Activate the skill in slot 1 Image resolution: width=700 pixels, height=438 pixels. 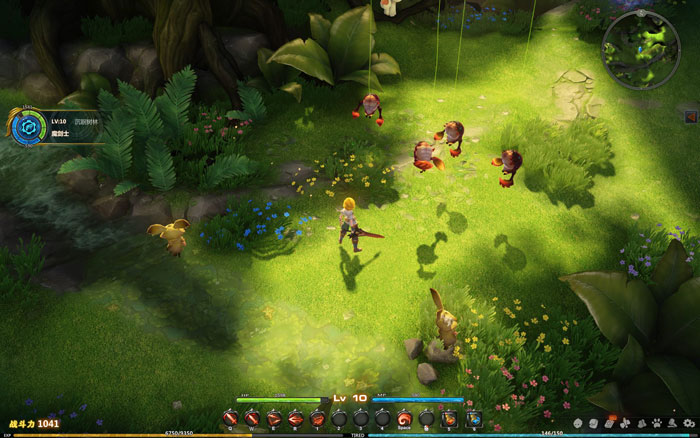(317, 418)
